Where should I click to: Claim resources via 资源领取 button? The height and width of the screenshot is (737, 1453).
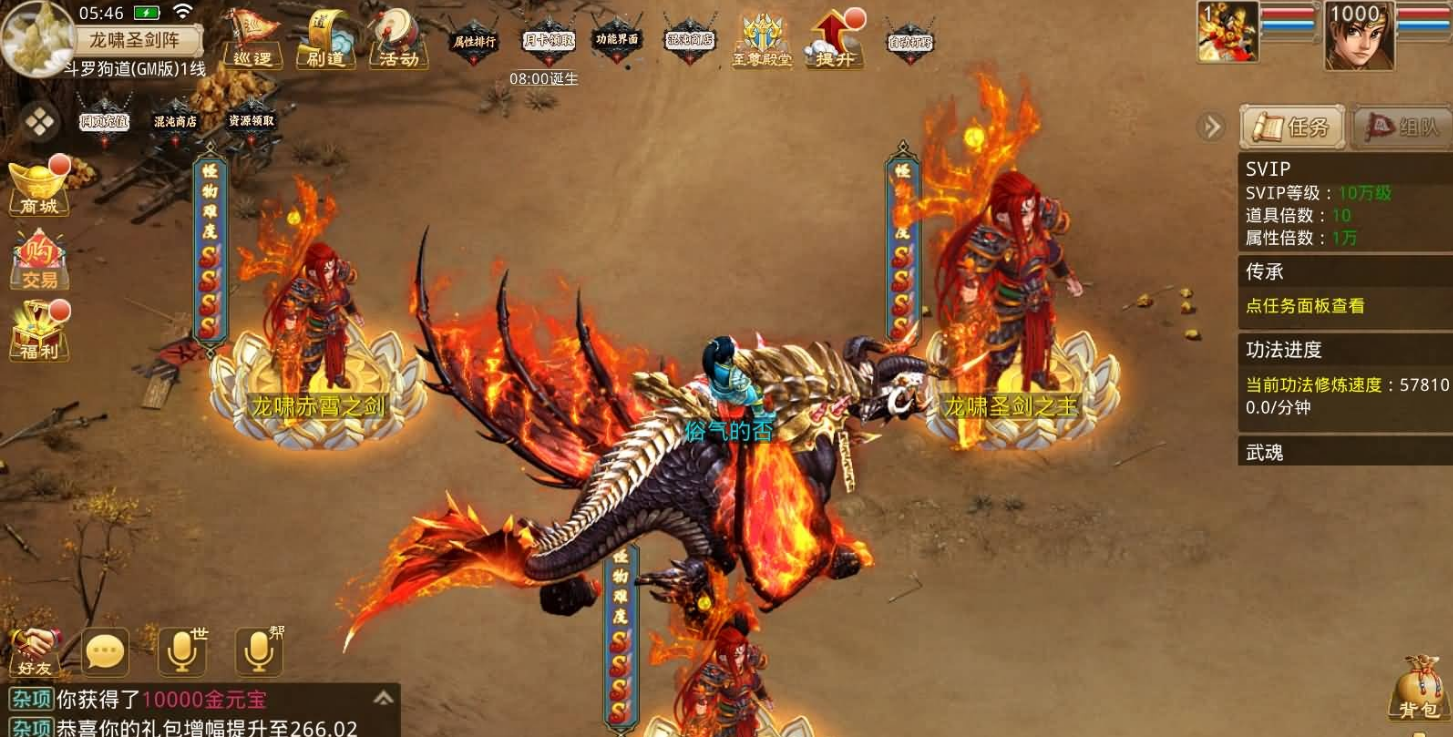251,120
